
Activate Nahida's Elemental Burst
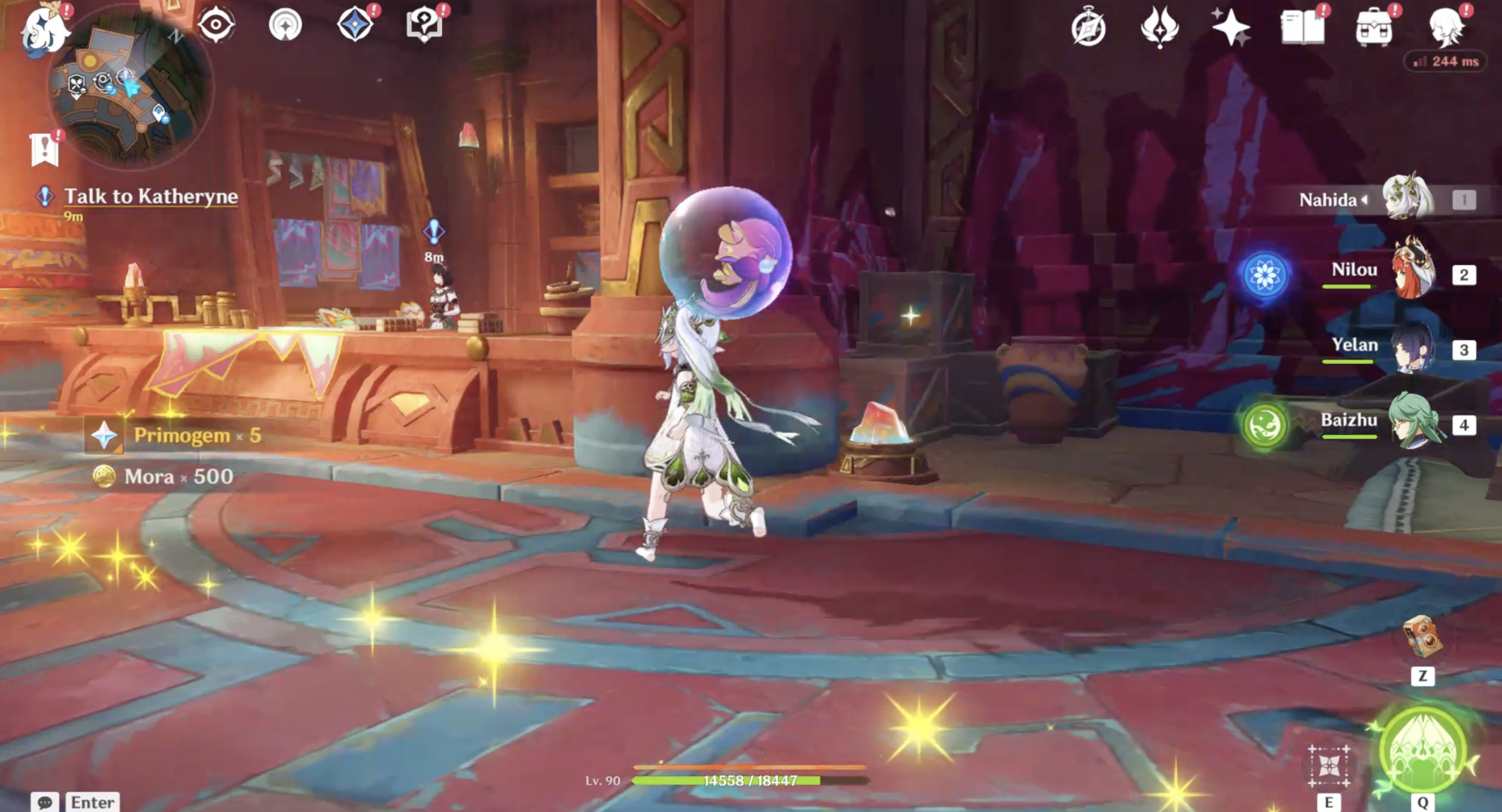[x=1422, y=751]
